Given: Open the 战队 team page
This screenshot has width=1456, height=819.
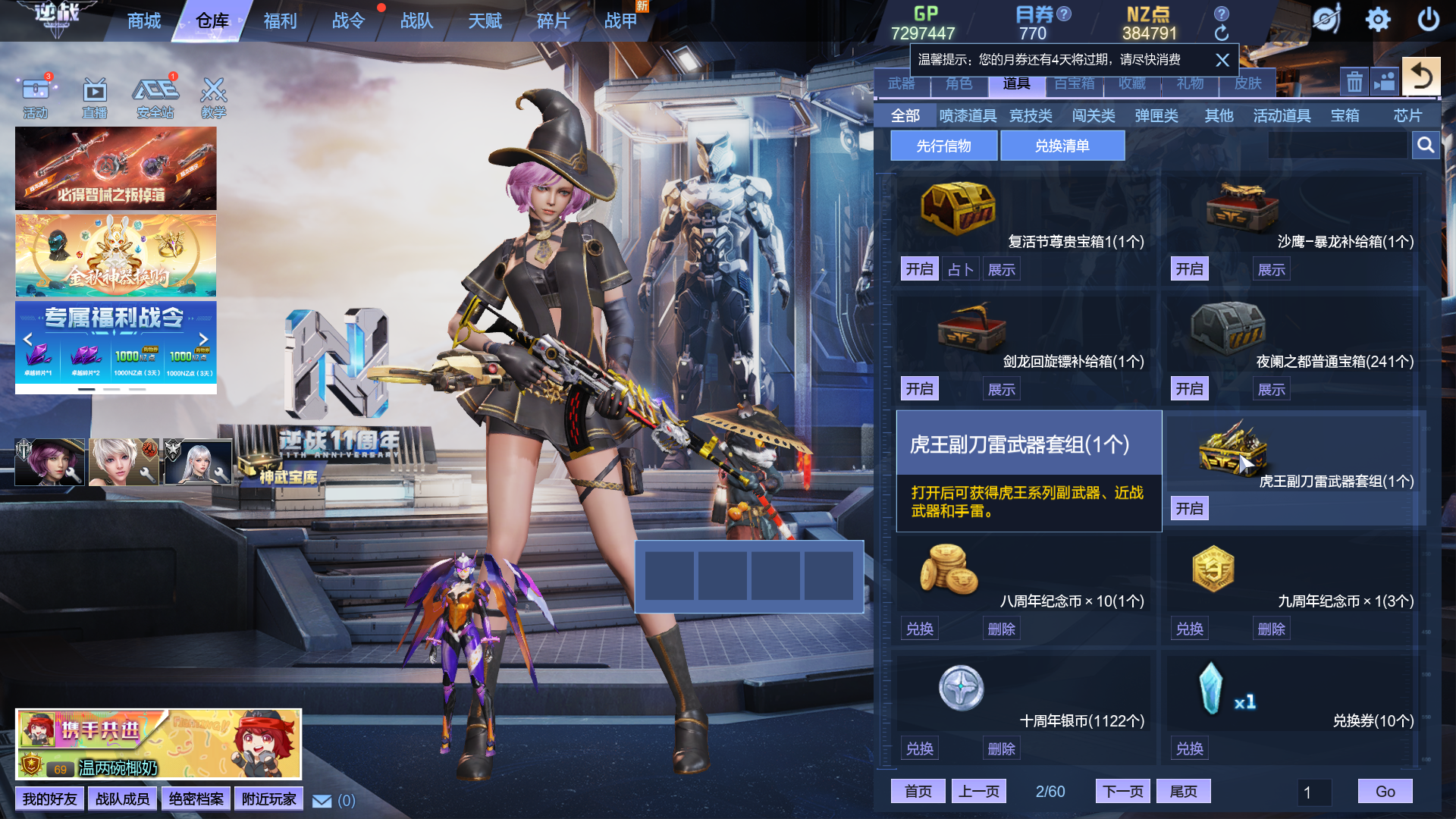Looking at the screenshot, I should point(416,21).
